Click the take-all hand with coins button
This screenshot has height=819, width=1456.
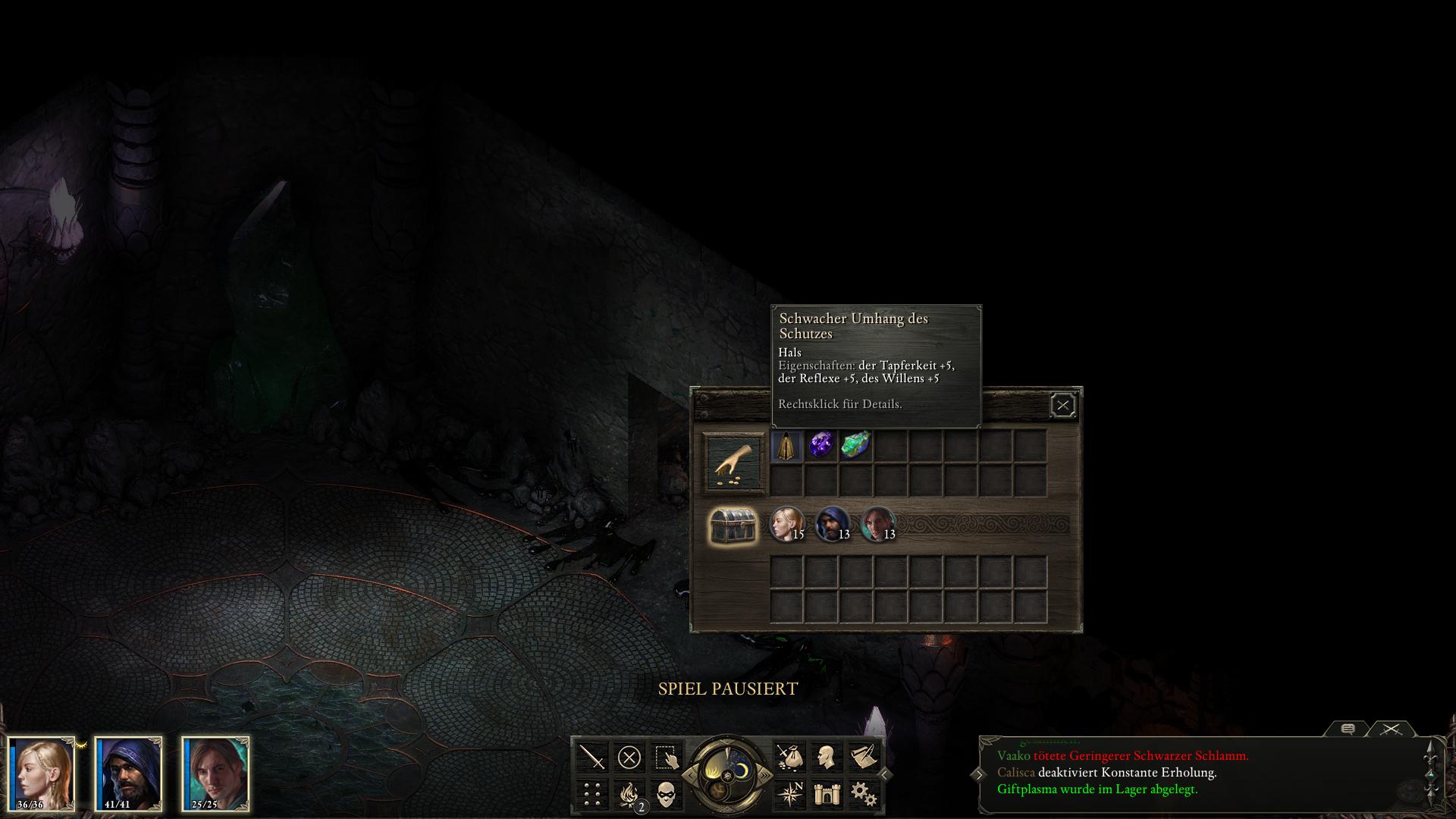point(733,463)
